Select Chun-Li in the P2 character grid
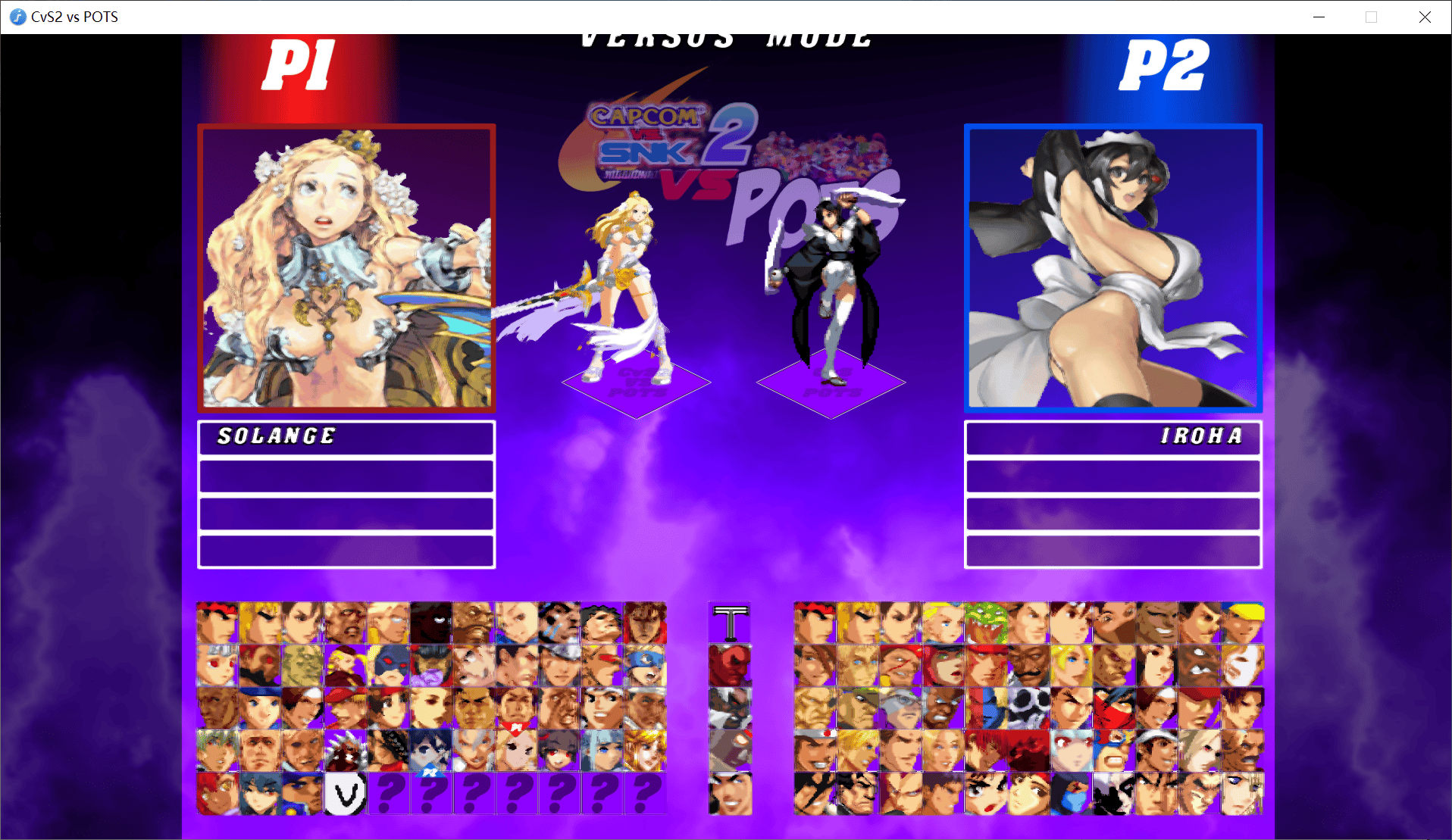 (900, 623)
